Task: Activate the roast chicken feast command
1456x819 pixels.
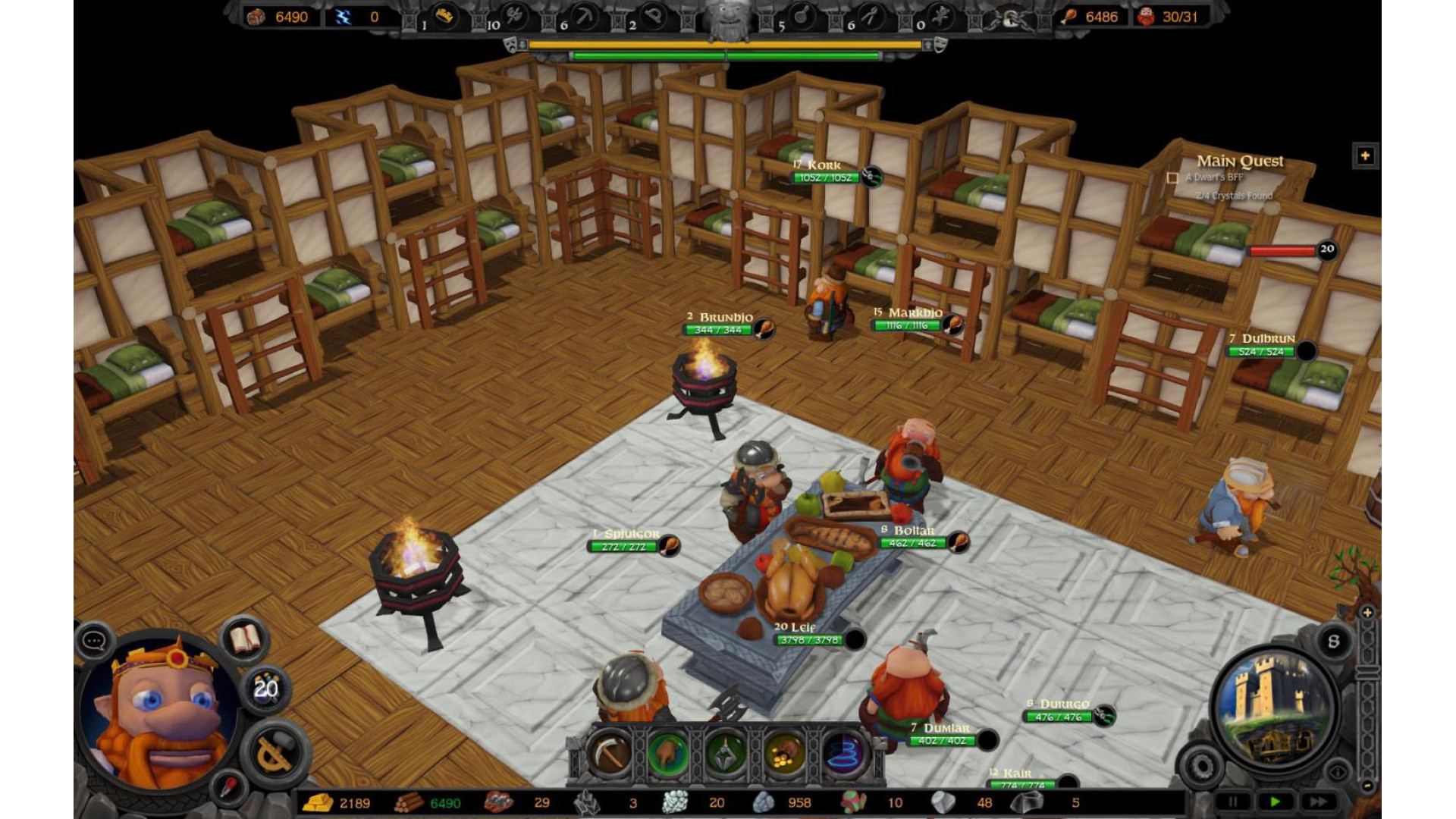Action: click(667, 753)
